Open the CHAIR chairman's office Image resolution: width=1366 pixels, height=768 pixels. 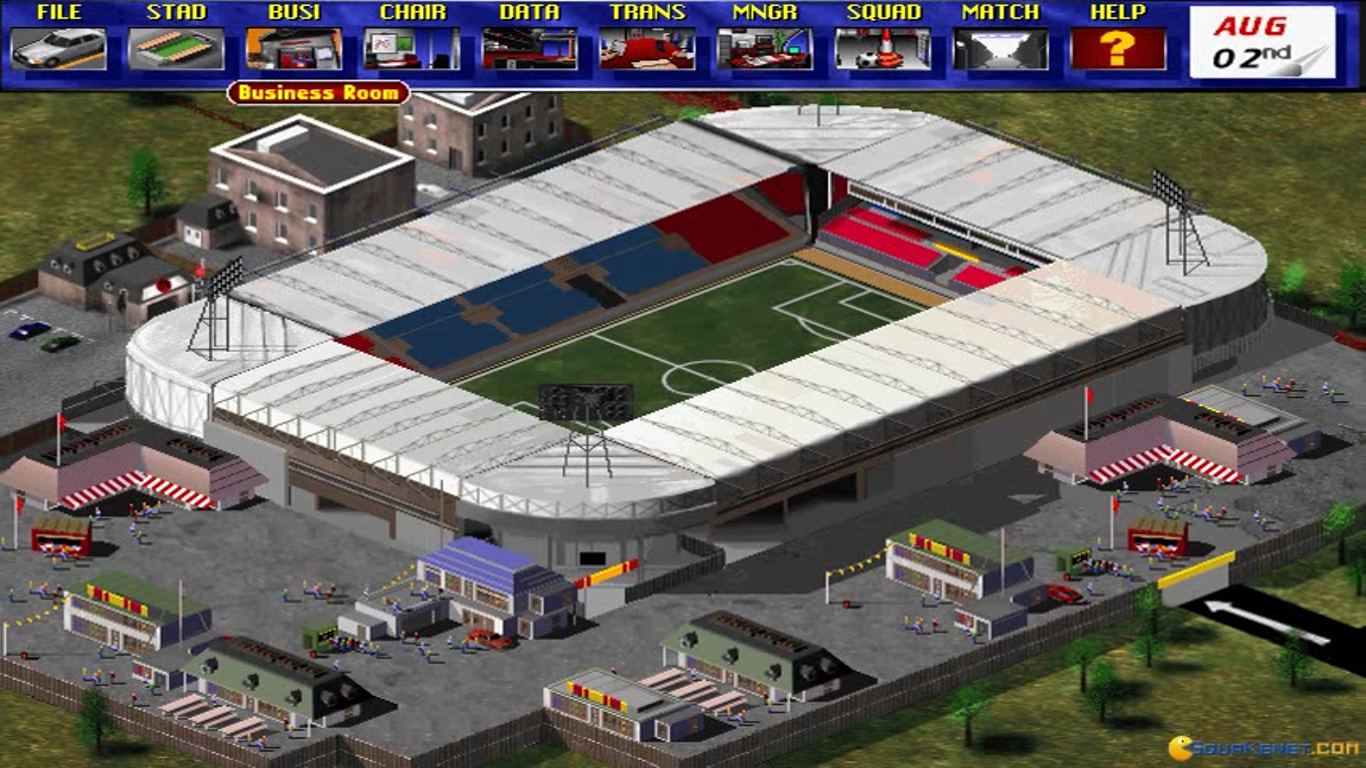tap(412, 48)
